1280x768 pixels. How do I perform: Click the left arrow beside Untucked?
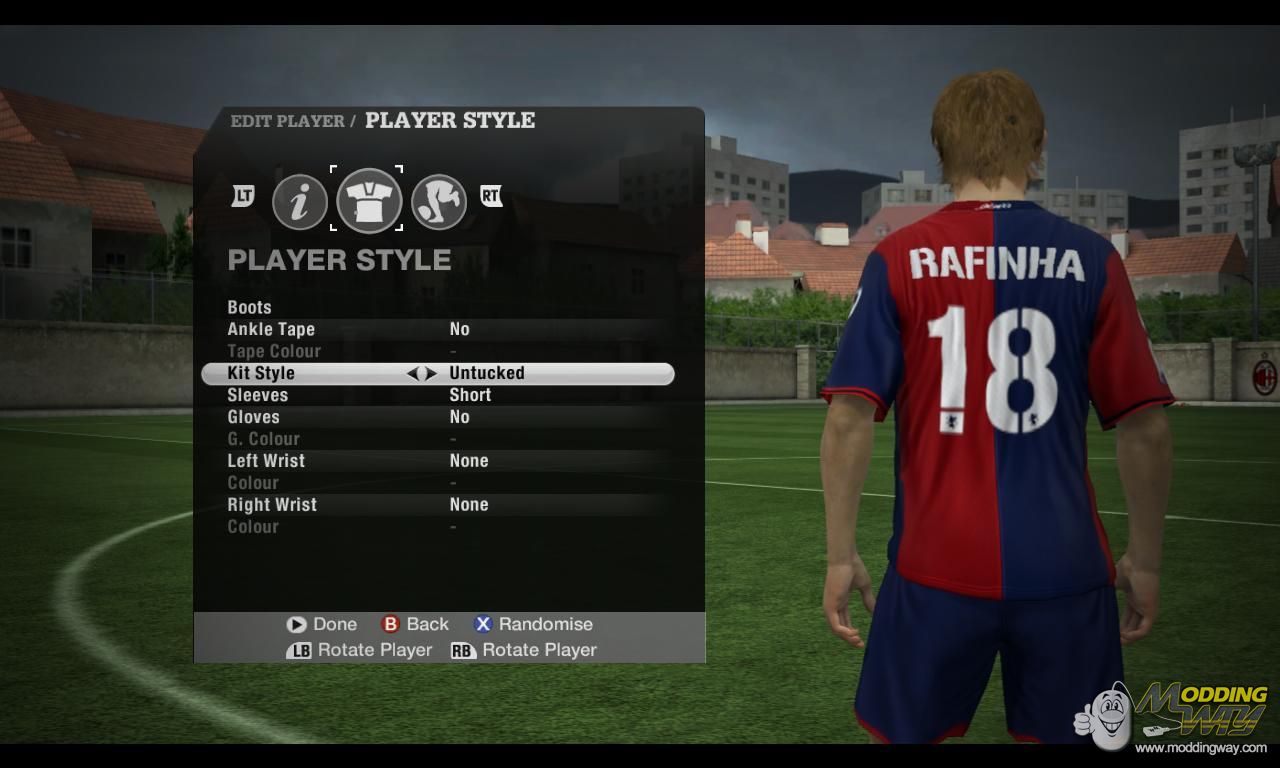[x=412, y=373]
